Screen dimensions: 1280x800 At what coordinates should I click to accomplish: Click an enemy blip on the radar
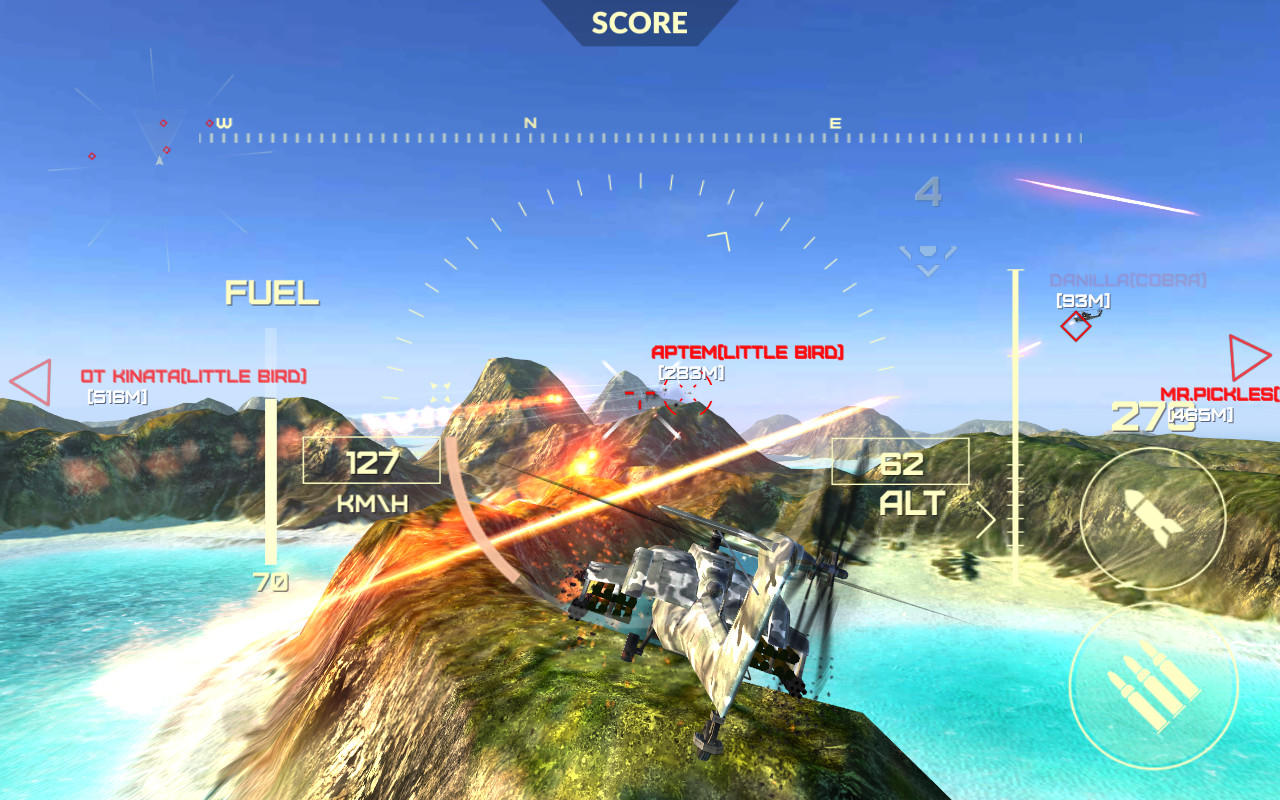pyautogui.click(x=162, y=124)
